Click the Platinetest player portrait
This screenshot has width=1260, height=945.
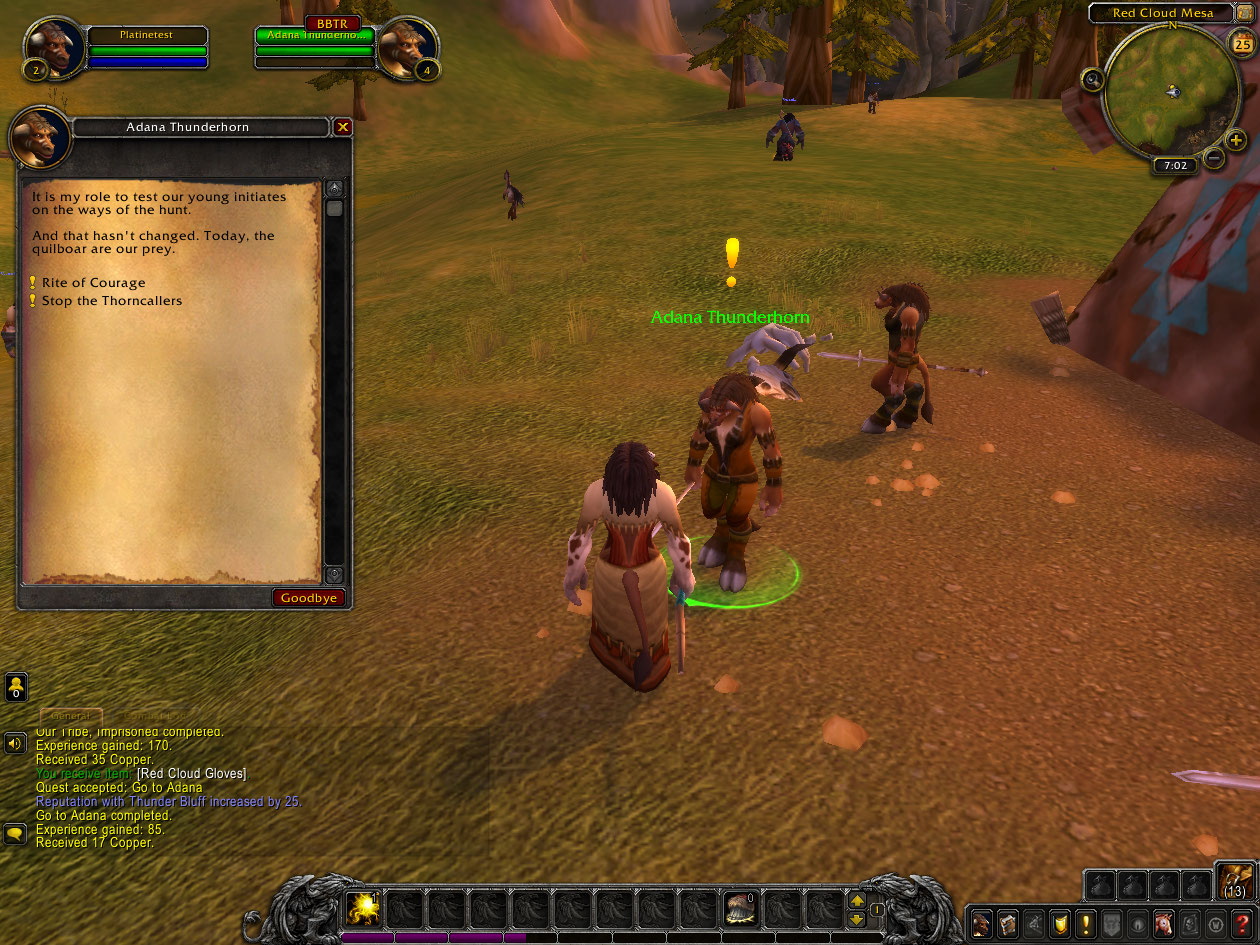click(51, 47)
